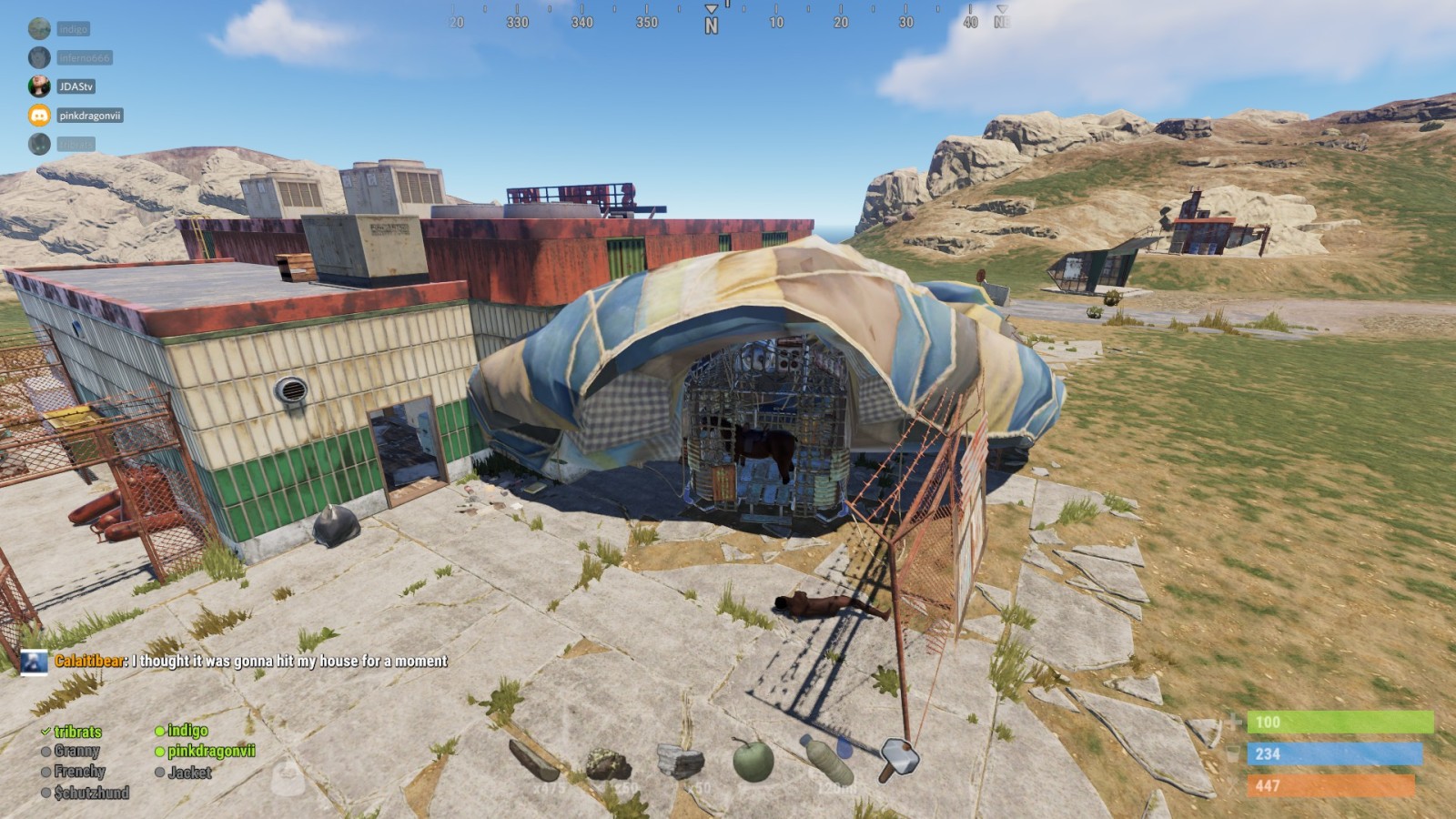Click Calaitibear's chat avatar
Viewport: 1456px width, 819px height.
(35, 662)
